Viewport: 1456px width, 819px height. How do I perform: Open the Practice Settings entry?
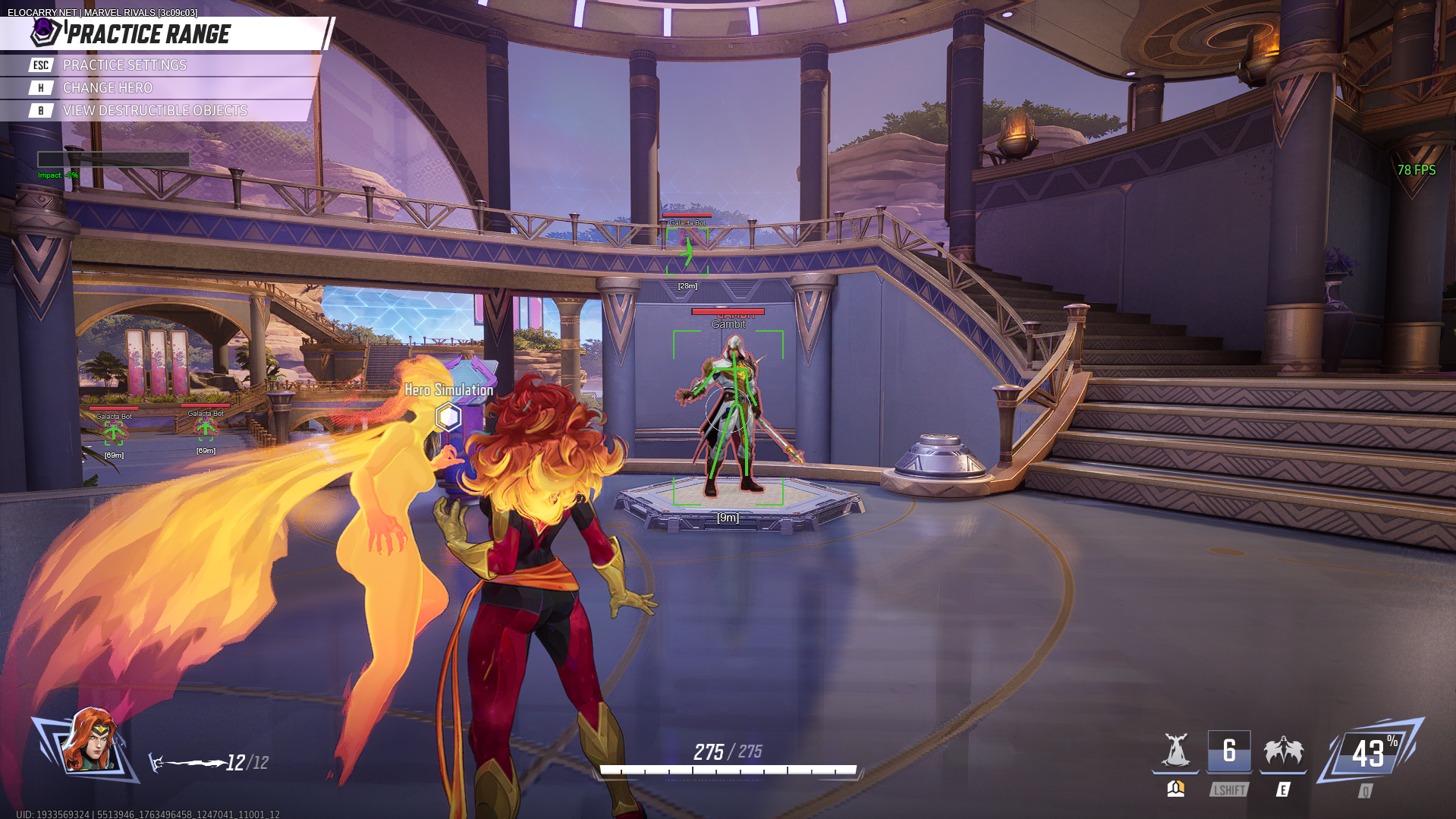(124, 65)
